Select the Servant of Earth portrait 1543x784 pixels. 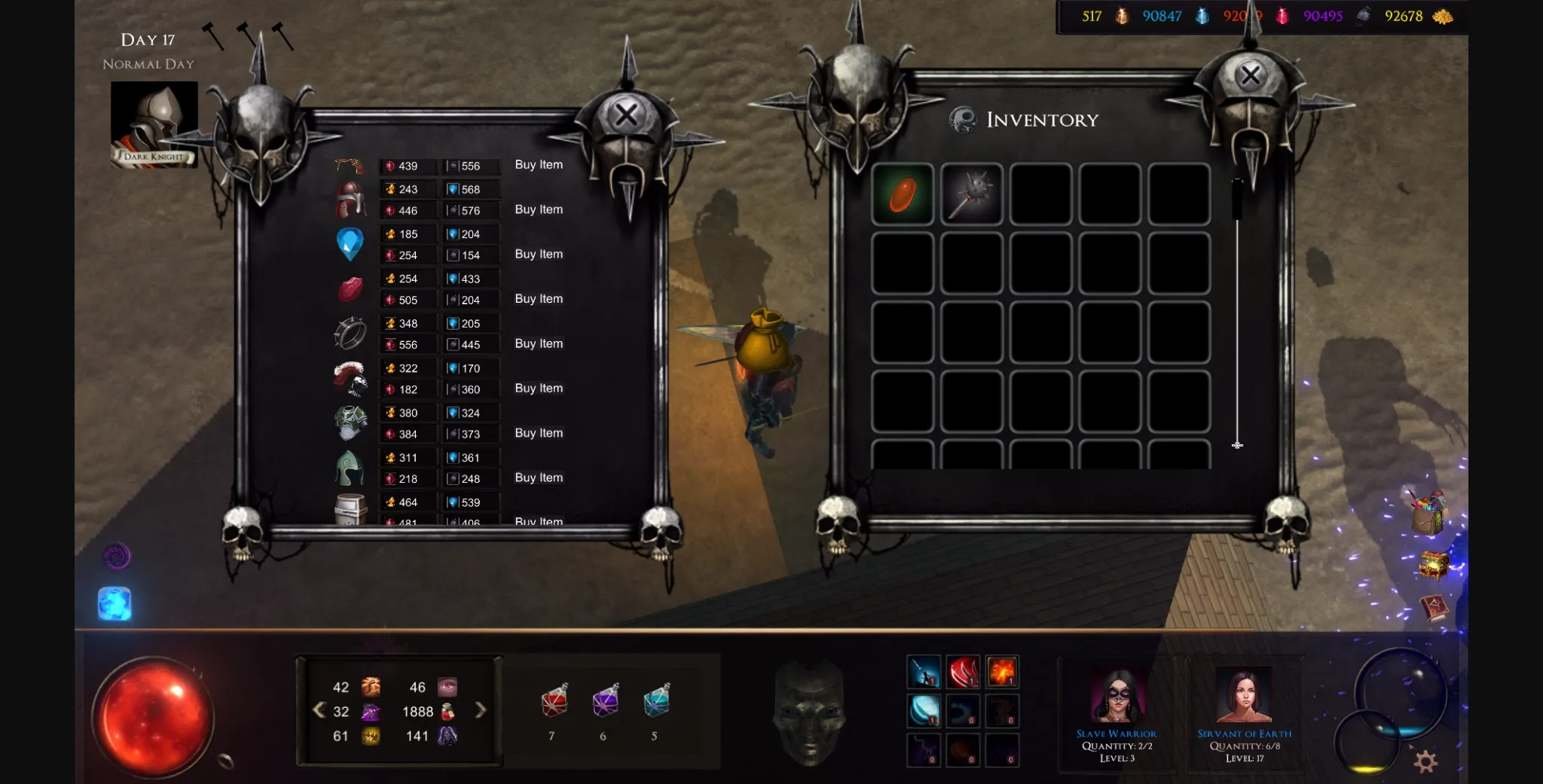pos(1244,697)
